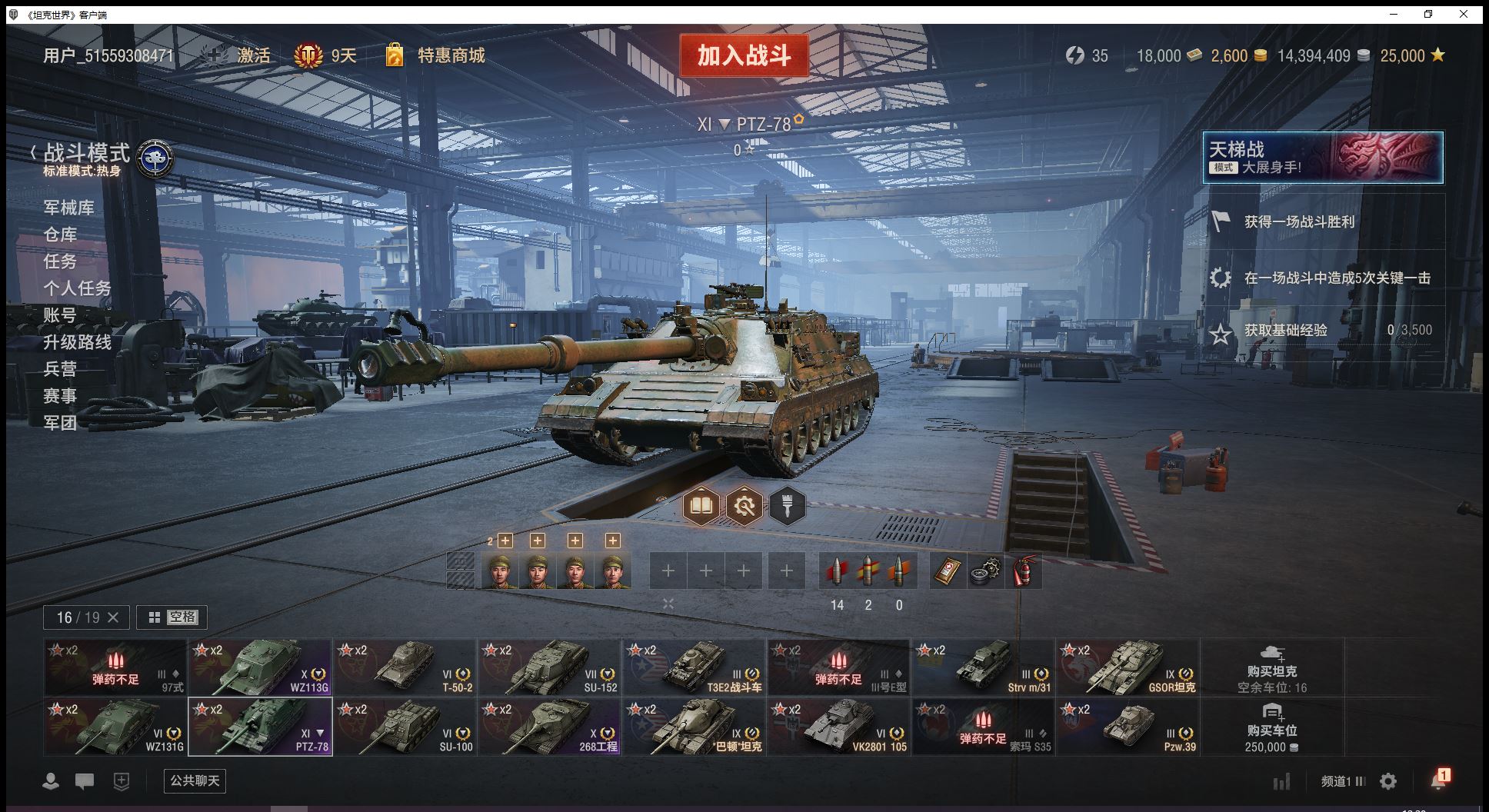Choose the SU-152 tank tile
This screenshot has height=812, width=1489.
(549, 667)
